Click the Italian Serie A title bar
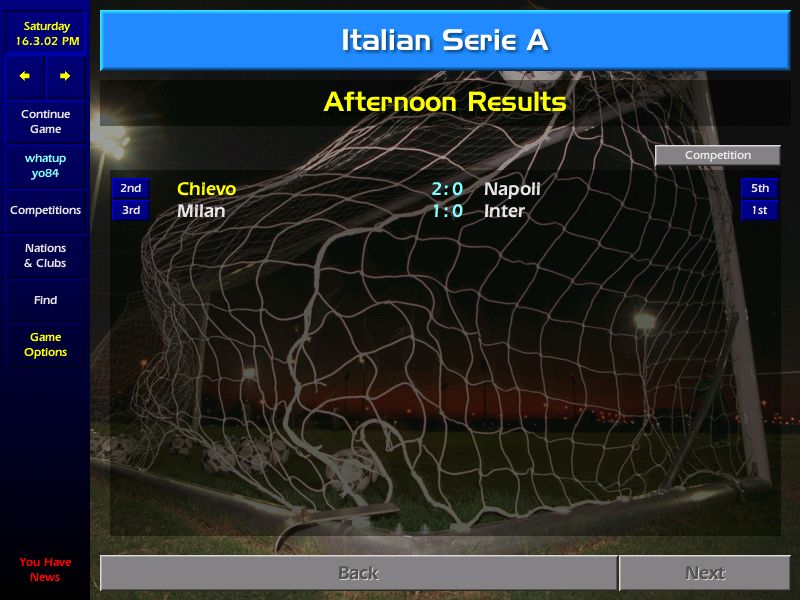This screenshot has height=600, width=800. point(444,41)
